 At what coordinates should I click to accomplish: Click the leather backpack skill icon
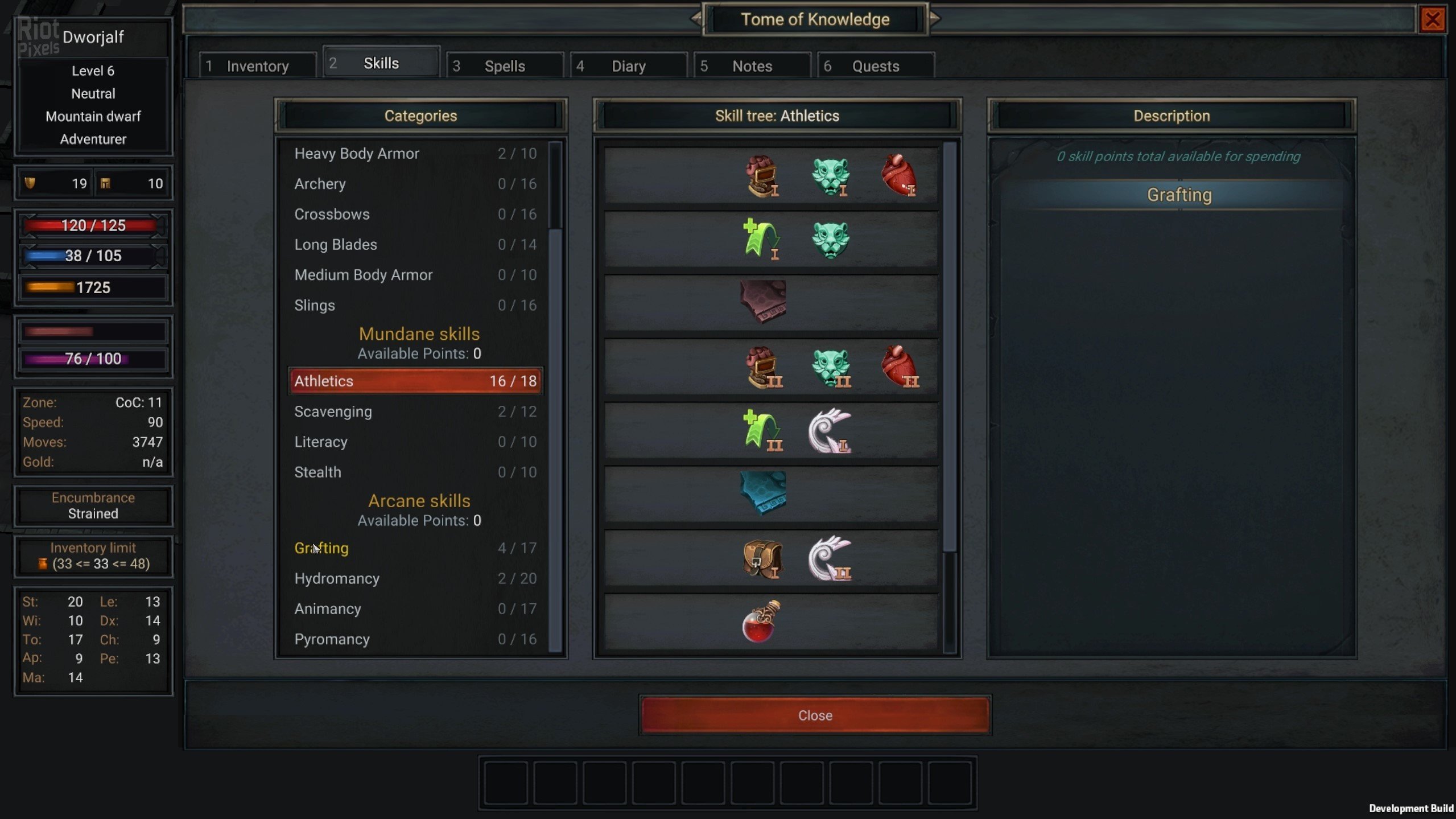click(x=762, y=558)
